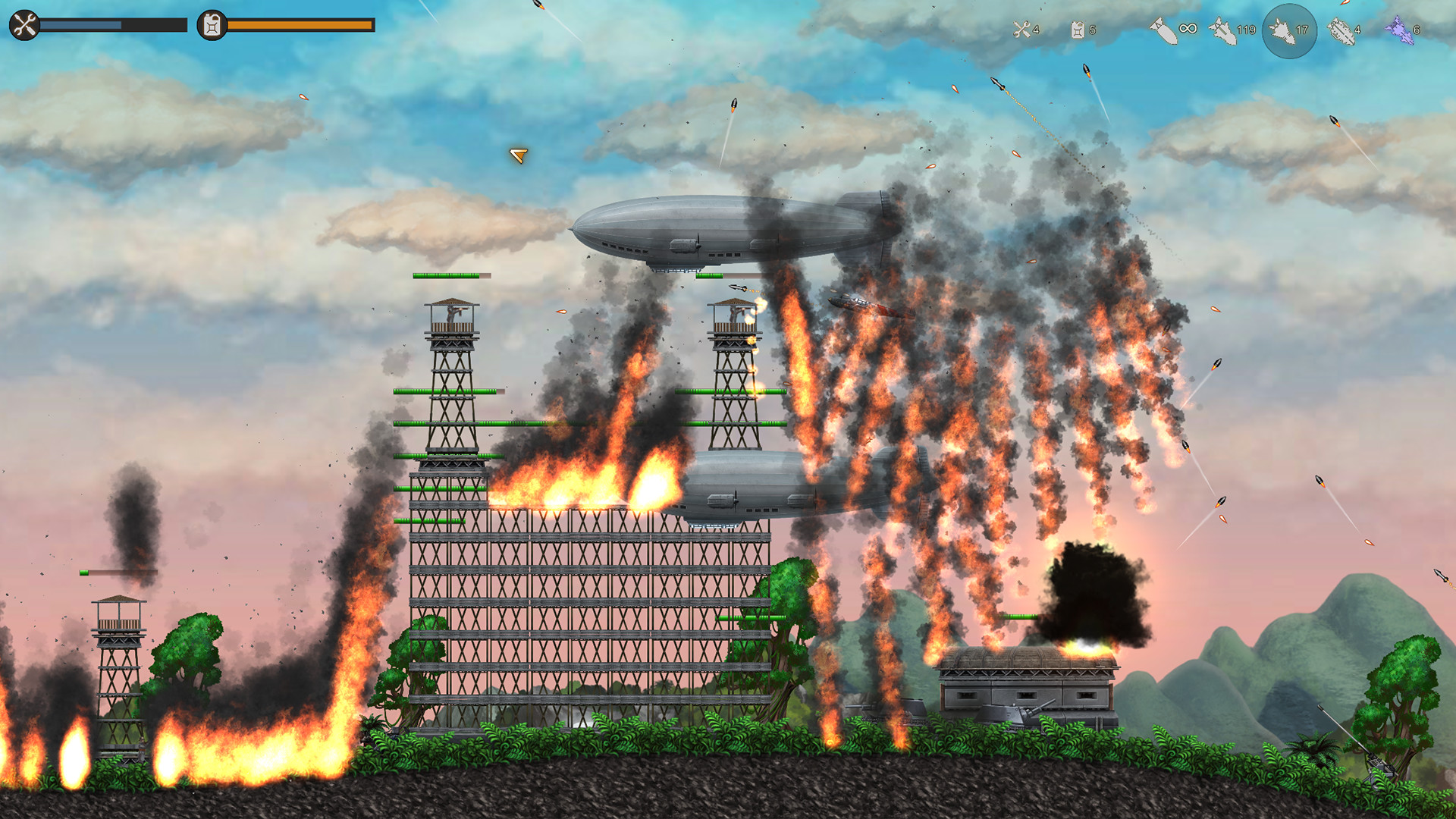Click the yellow arrow marker in the sky

[519, 157]
